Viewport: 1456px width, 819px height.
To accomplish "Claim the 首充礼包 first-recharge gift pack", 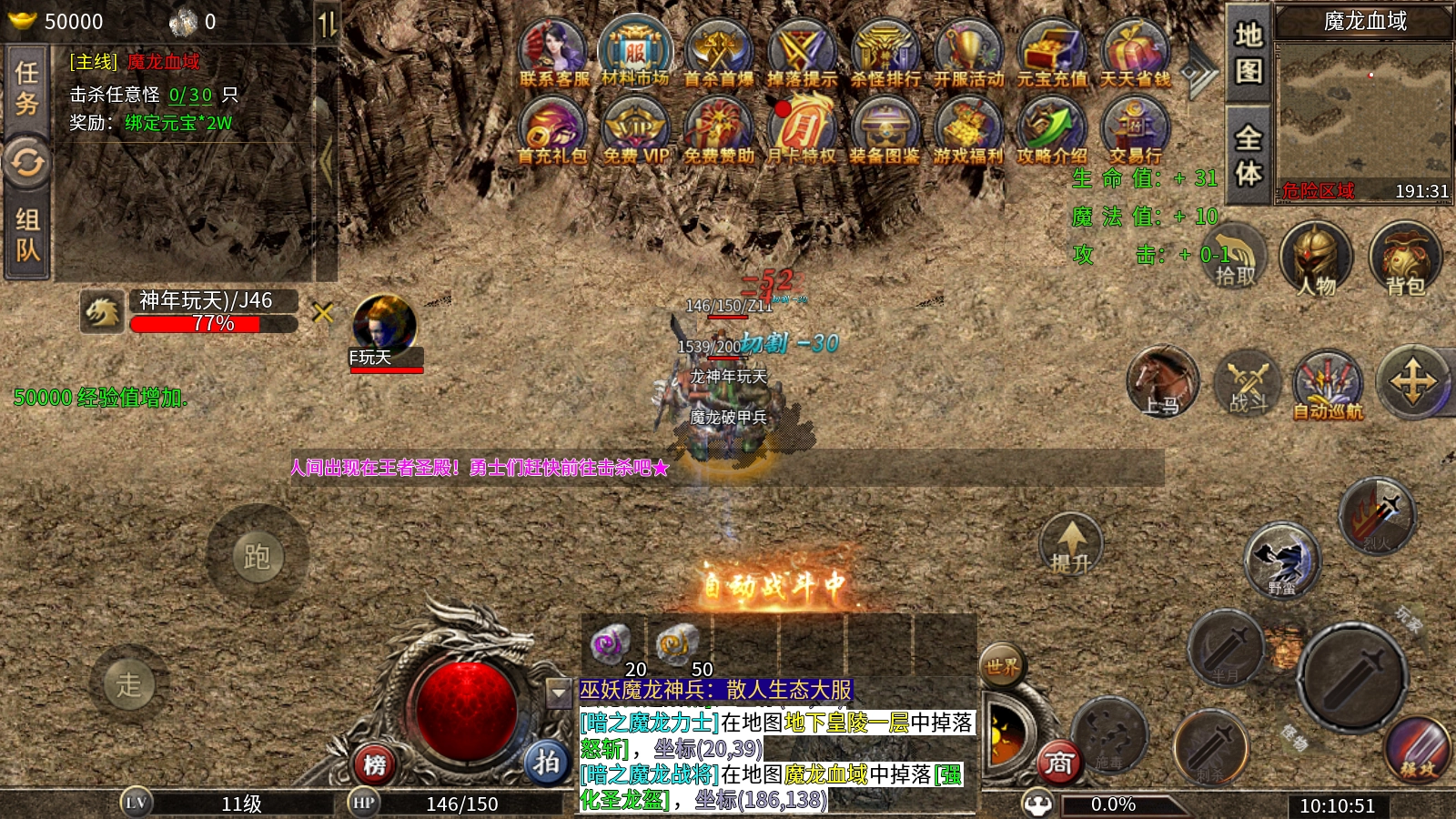I will tap(551, 132).
